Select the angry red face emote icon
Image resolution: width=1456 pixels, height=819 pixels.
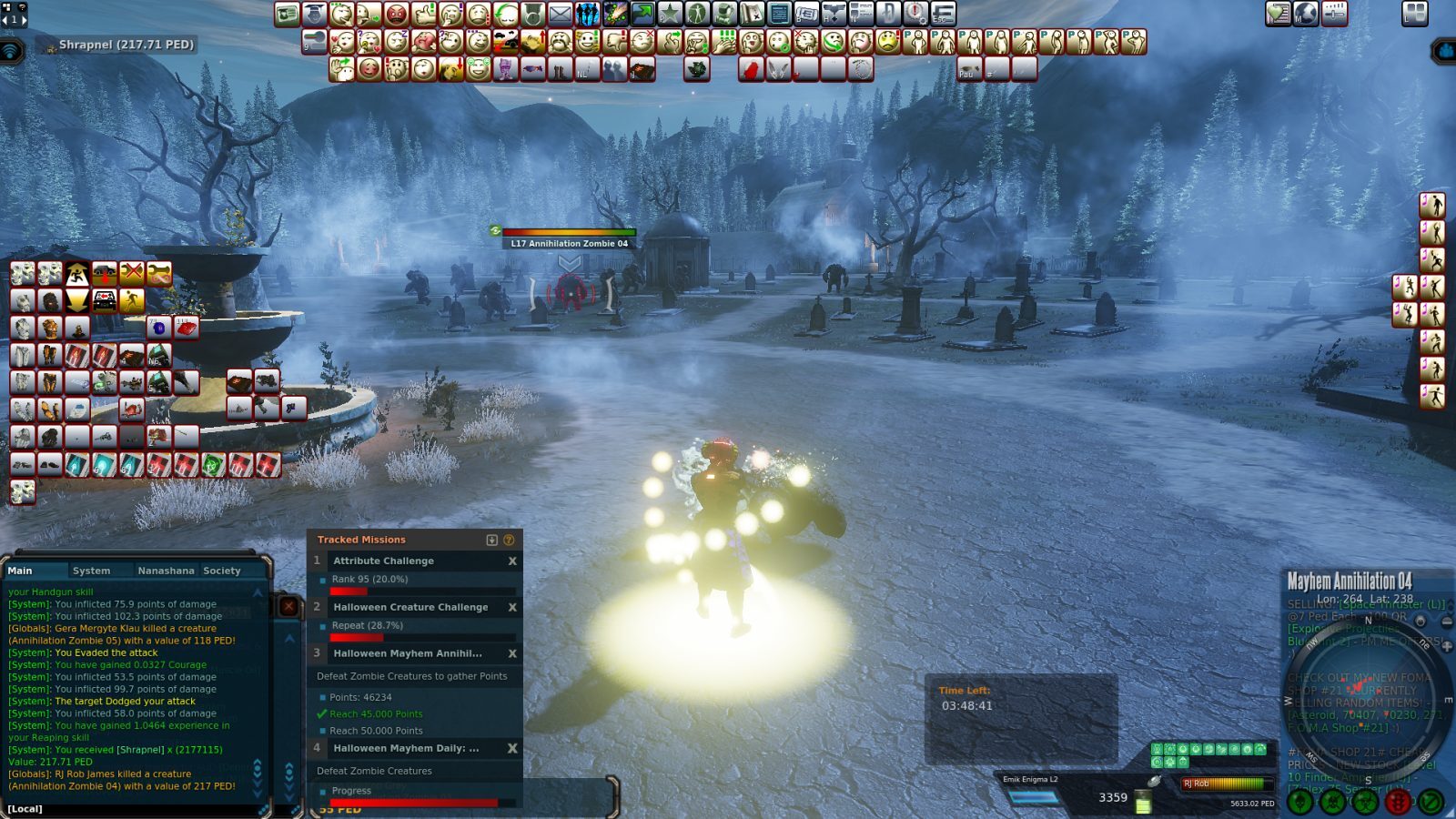coord(396,12)
